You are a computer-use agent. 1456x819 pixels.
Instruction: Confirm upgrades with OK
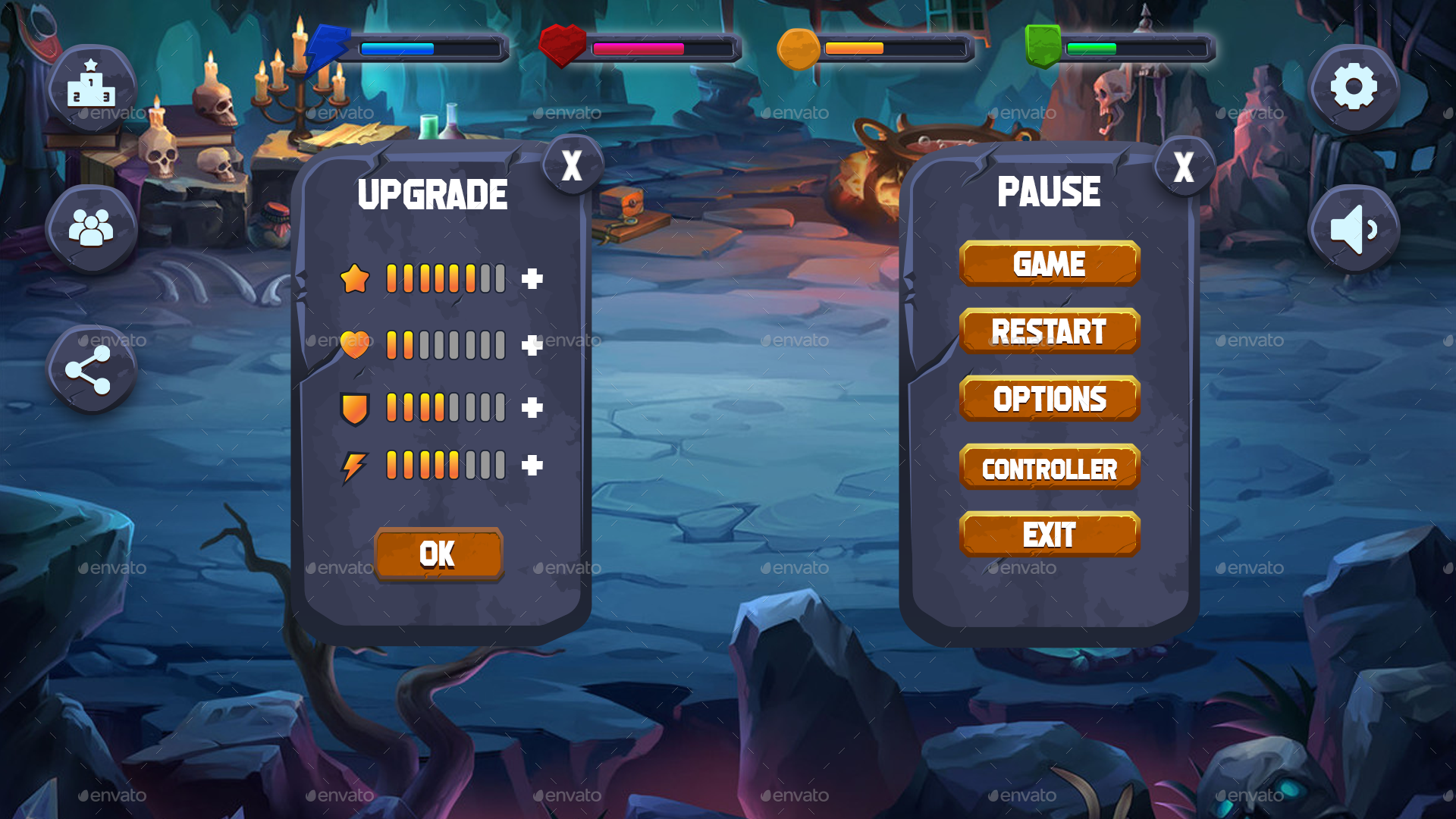(x=438, y=554)
